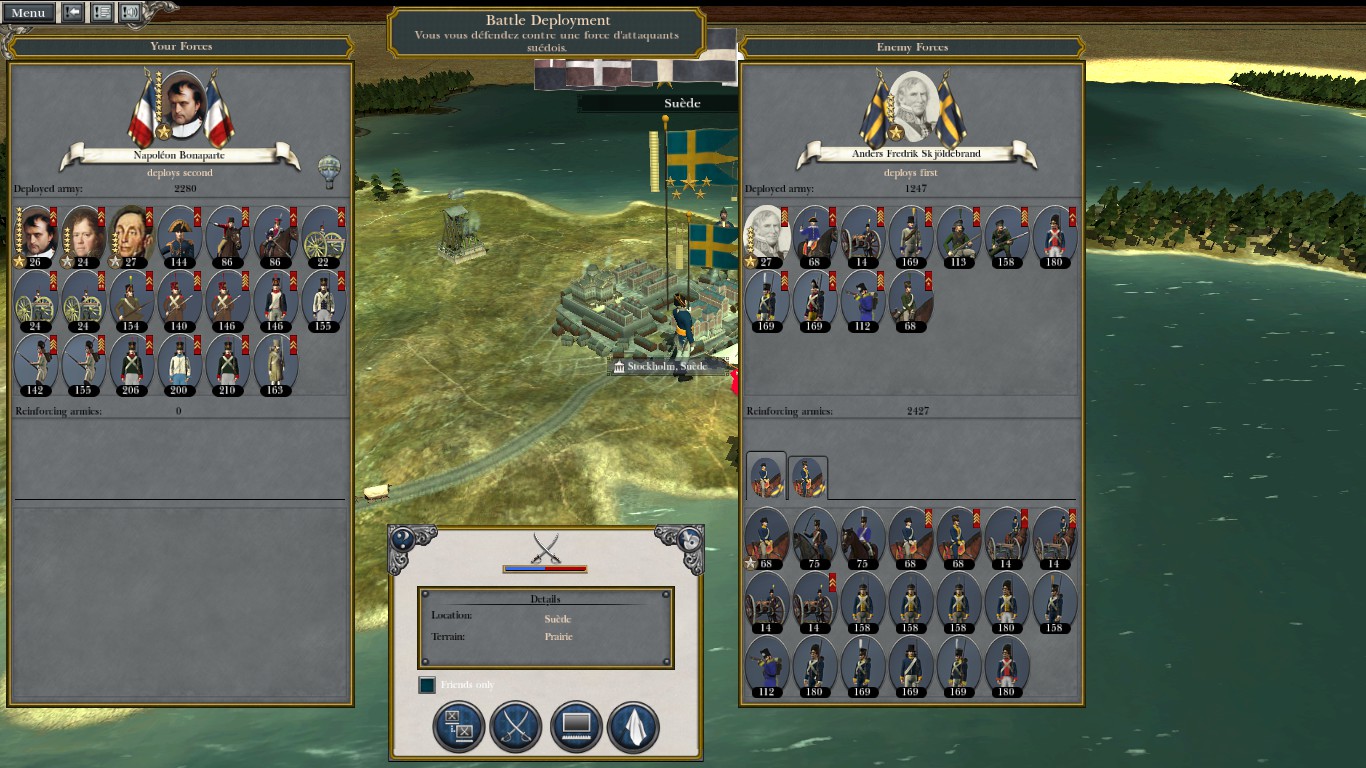Viewport: 1366px width, 768px height.
Task: Select the French unit with 206 men
Action: tap(130, 365)
